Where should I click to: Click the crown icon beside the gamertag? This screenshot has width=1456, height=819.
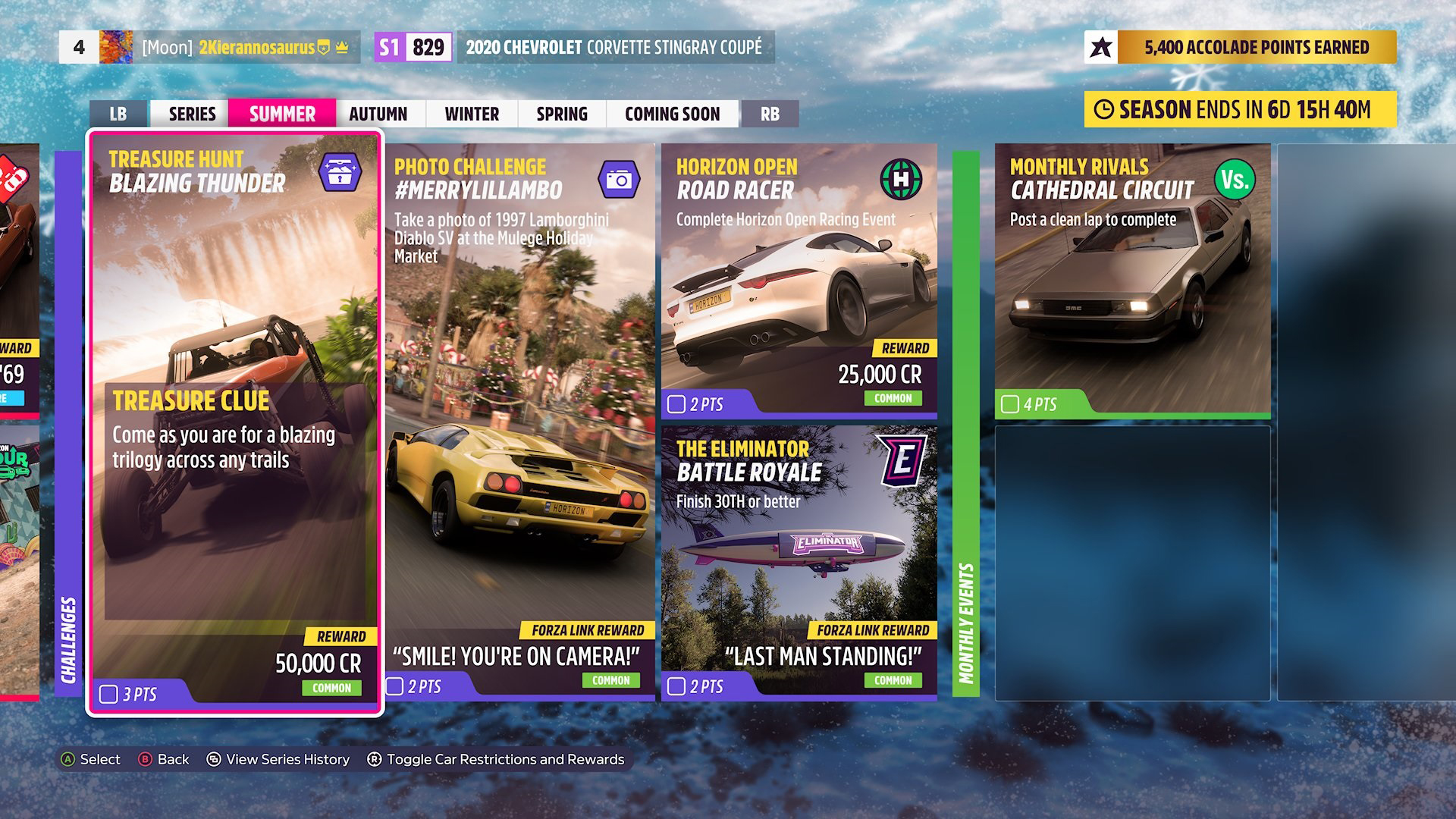pyautogui.click(x=343, y=46)
